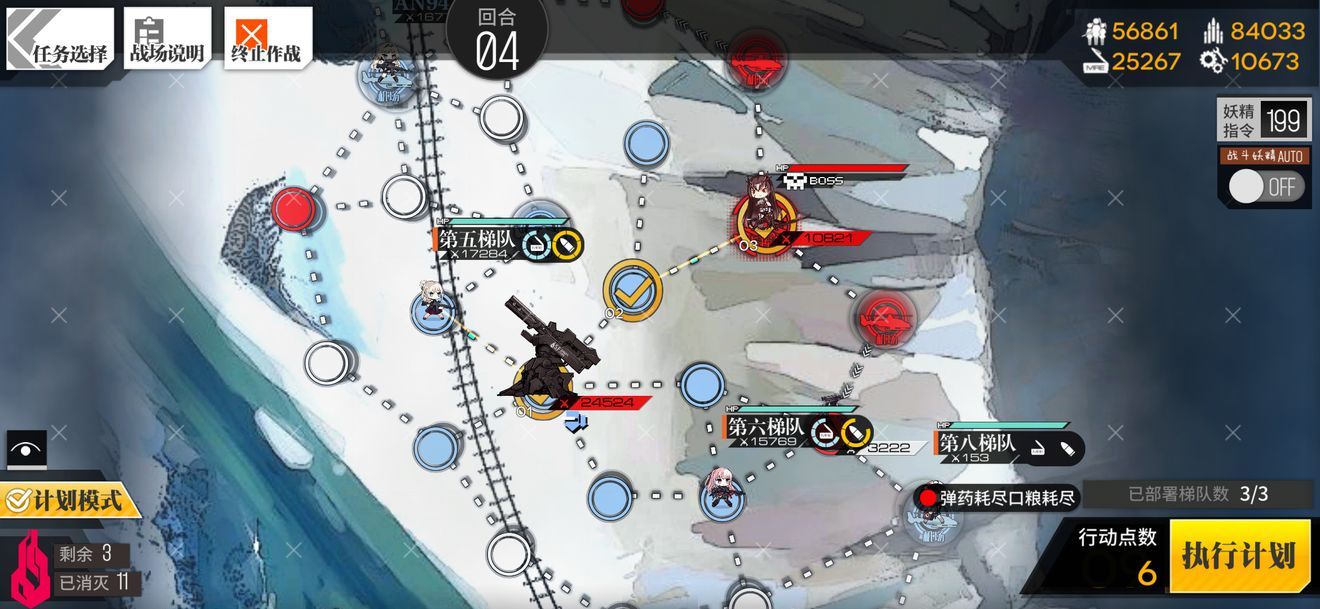Terminate the operation (终止作战)
The width and height of the screenshot is (1320, 609).
(267, 40)
